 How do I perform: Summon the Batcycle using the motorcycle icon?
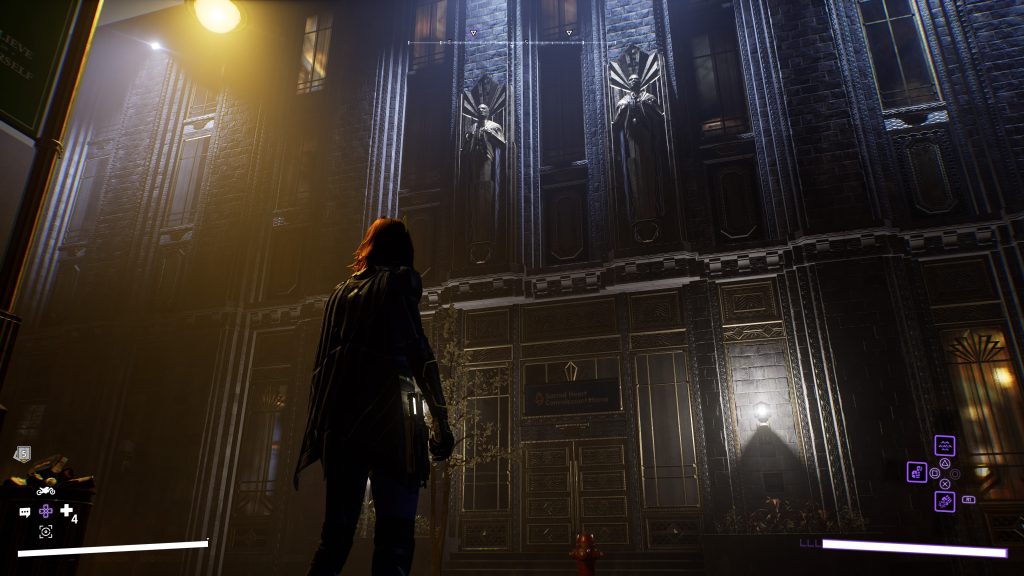coord(46,491)
